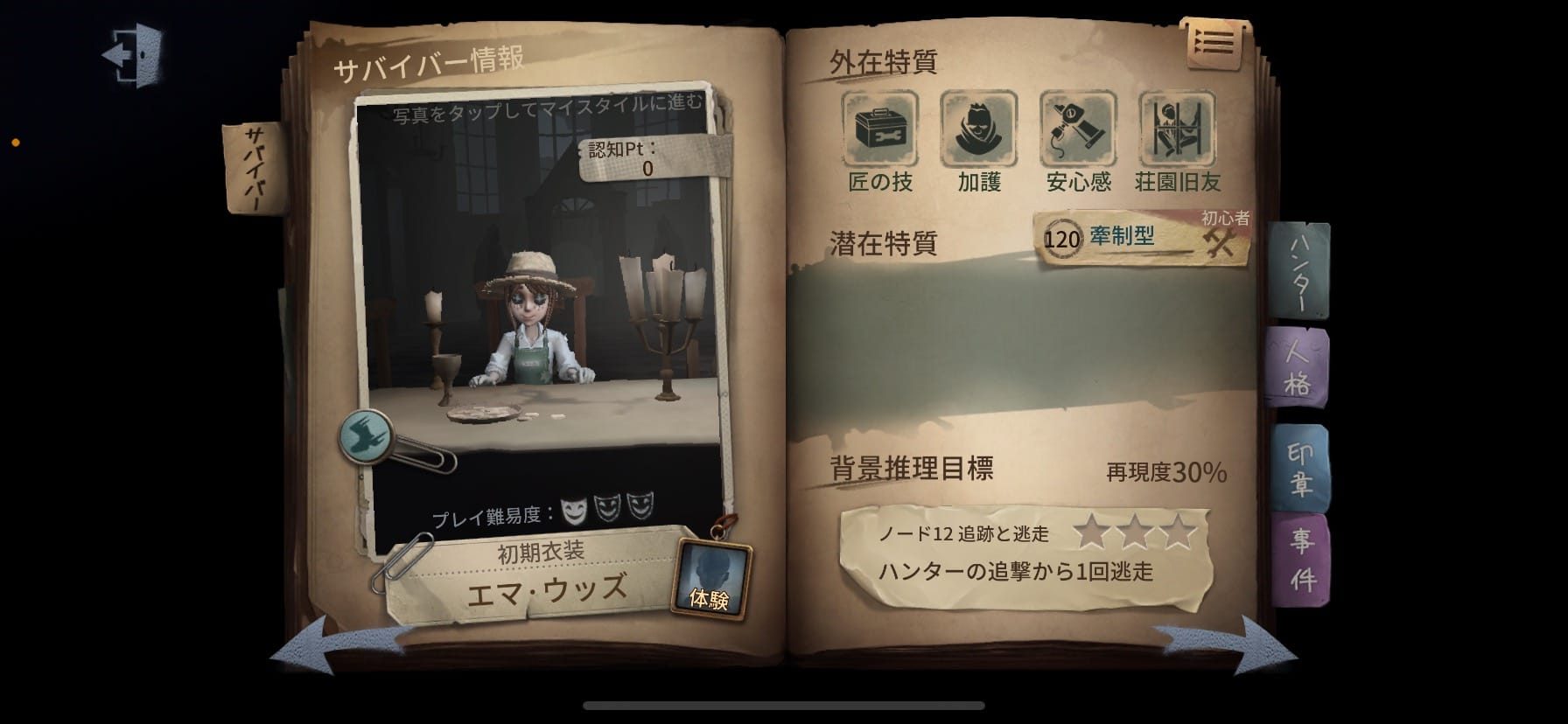Toggle the first difficulty mask icon
Screen dimensions: 1568x724
click(x=575, y=505)
